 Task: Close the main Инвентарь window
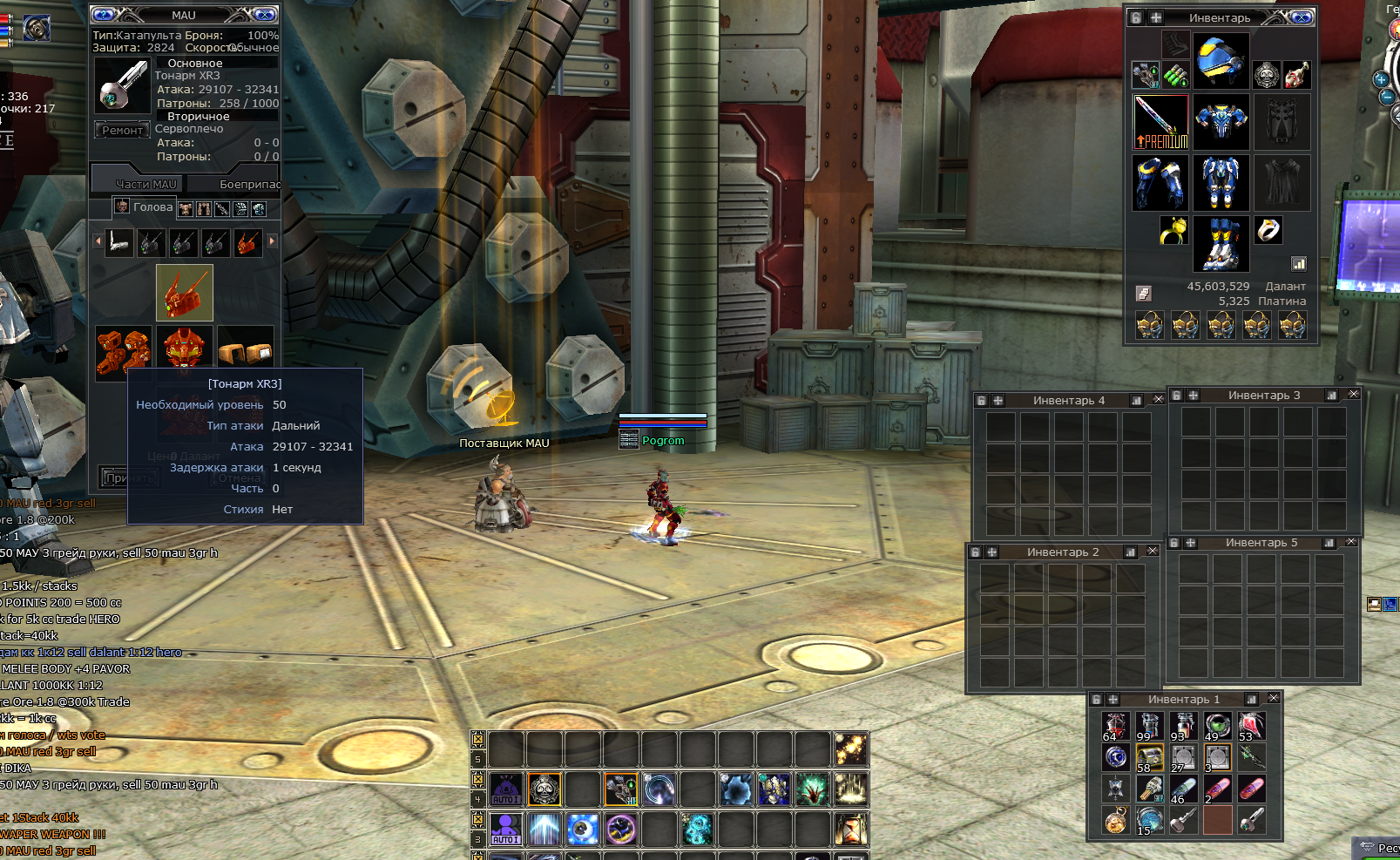click(1301, 17)
